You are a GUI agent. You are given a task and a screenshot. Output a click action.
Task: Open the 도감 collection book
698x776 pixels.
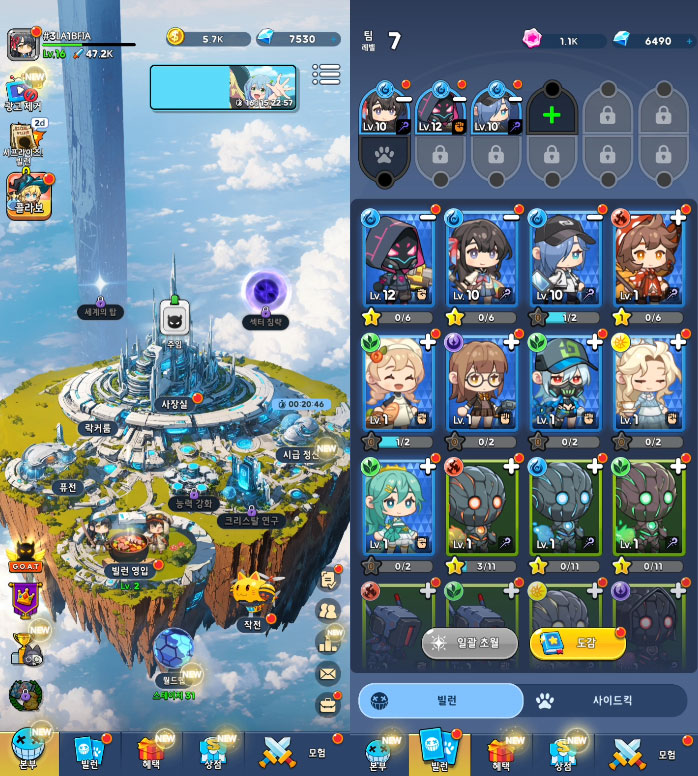[577, 643]
